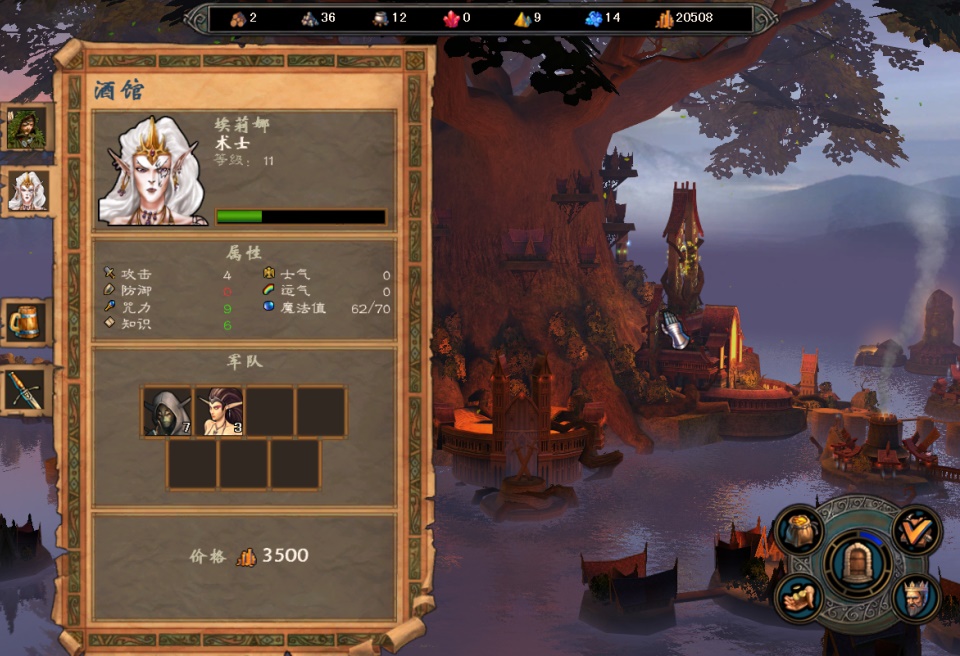Open the crowned king portrait button

click(x=915, y=598)
